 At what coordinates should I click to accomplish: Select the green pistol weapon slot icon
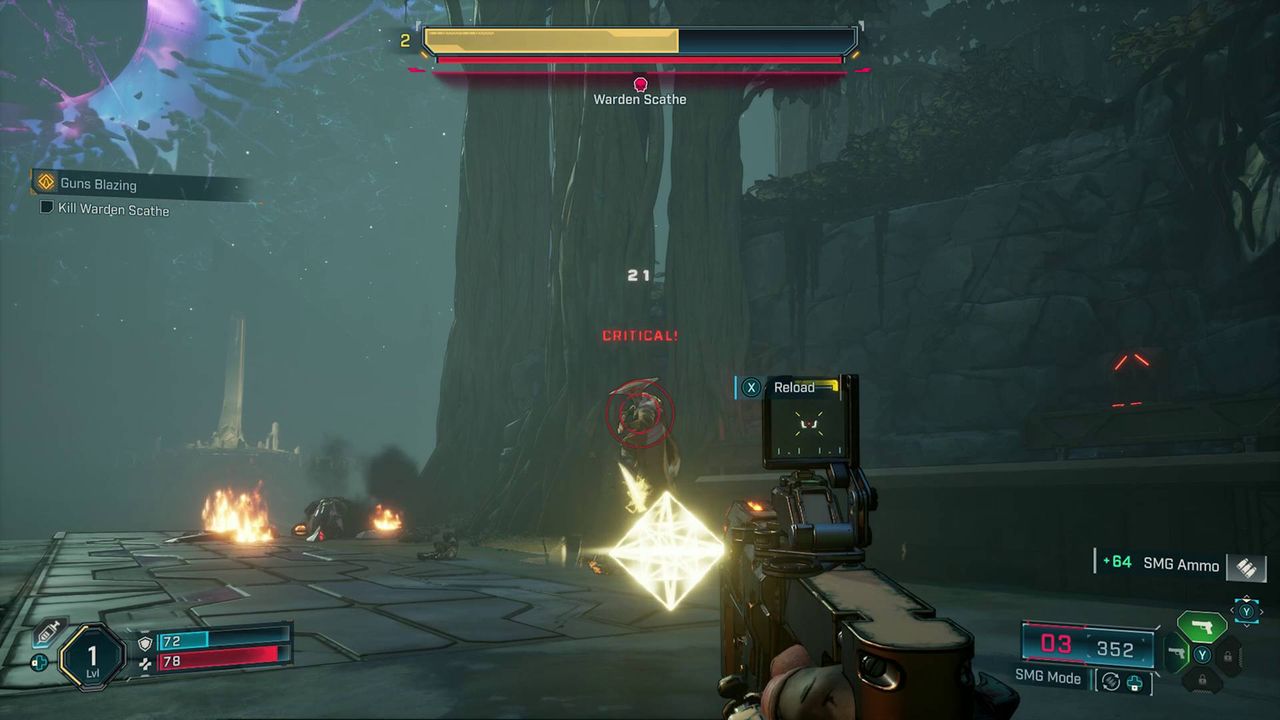1204,626
